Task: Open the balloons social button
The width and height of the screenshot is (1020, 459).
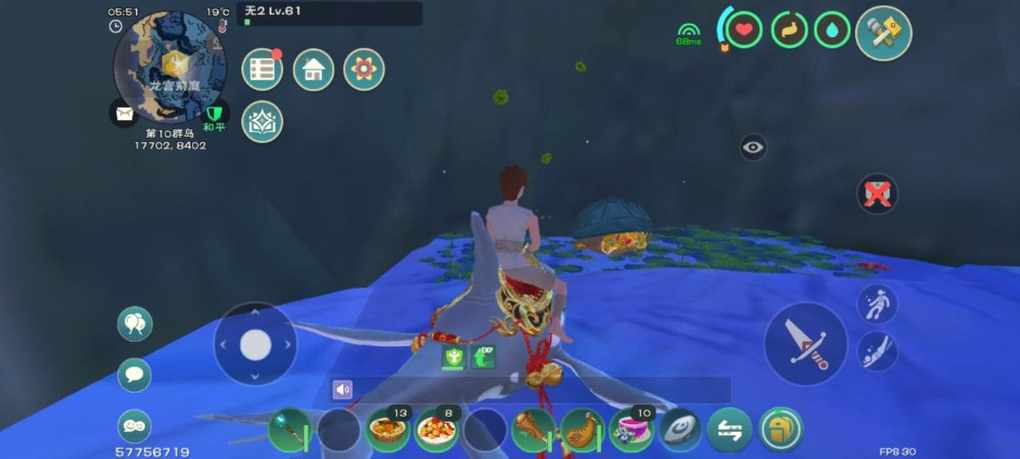Action: point(134,323)
